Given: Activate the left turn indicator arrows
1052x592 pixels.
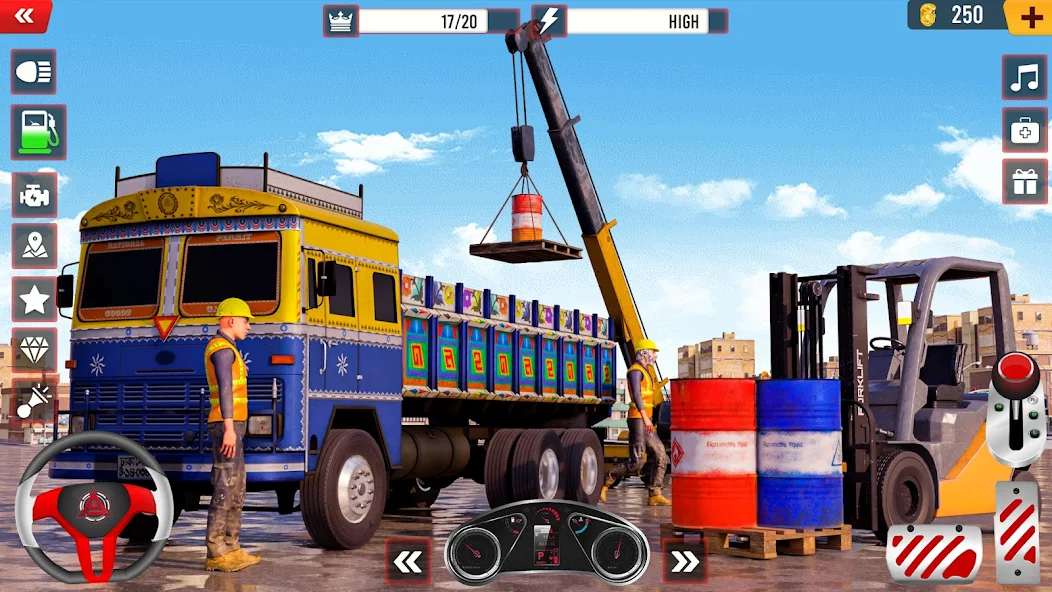Looking at the screenshot, I should [x=408, y=561].
